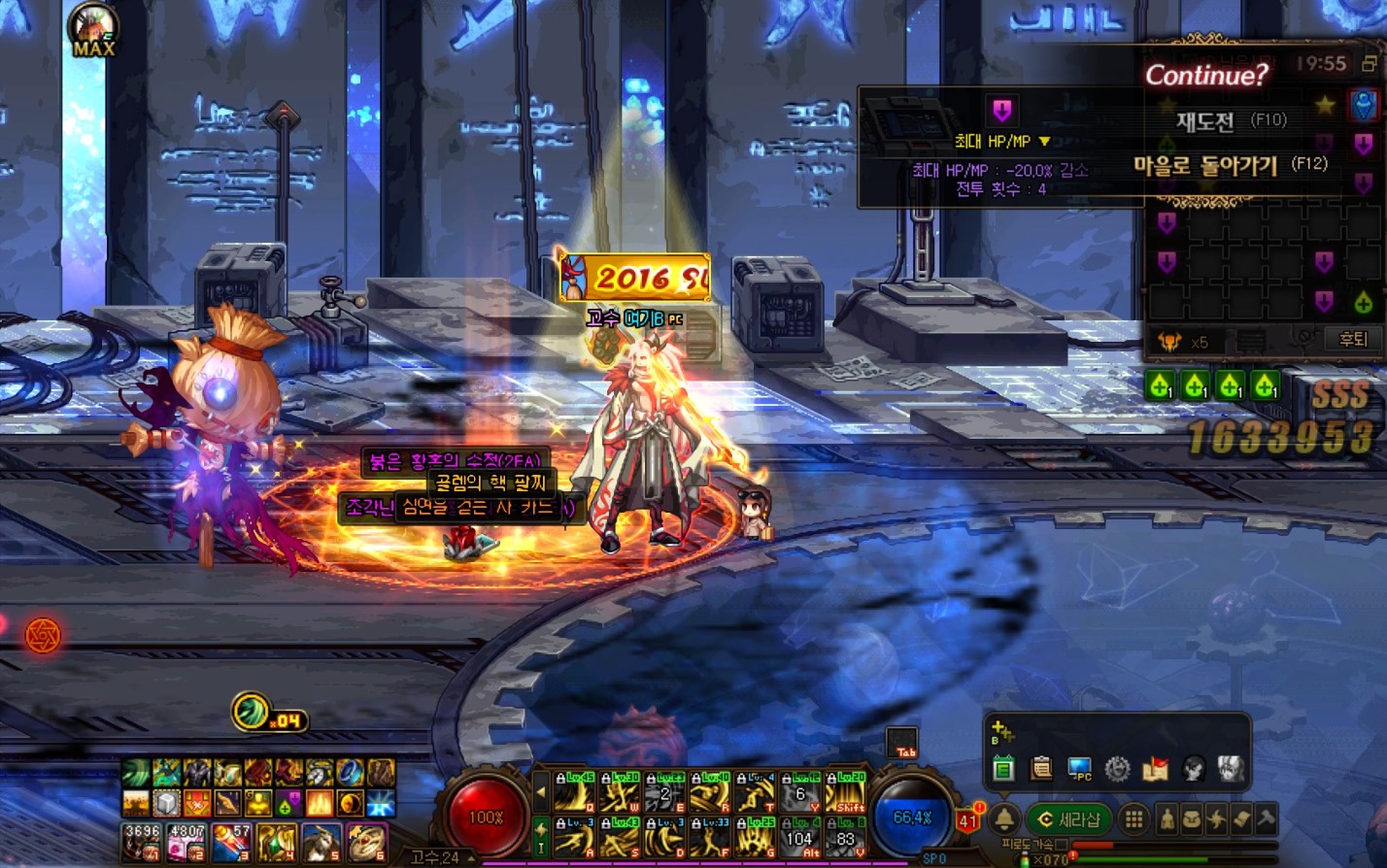
Task: Open the quest clipboard icon
Action: 1041,769
